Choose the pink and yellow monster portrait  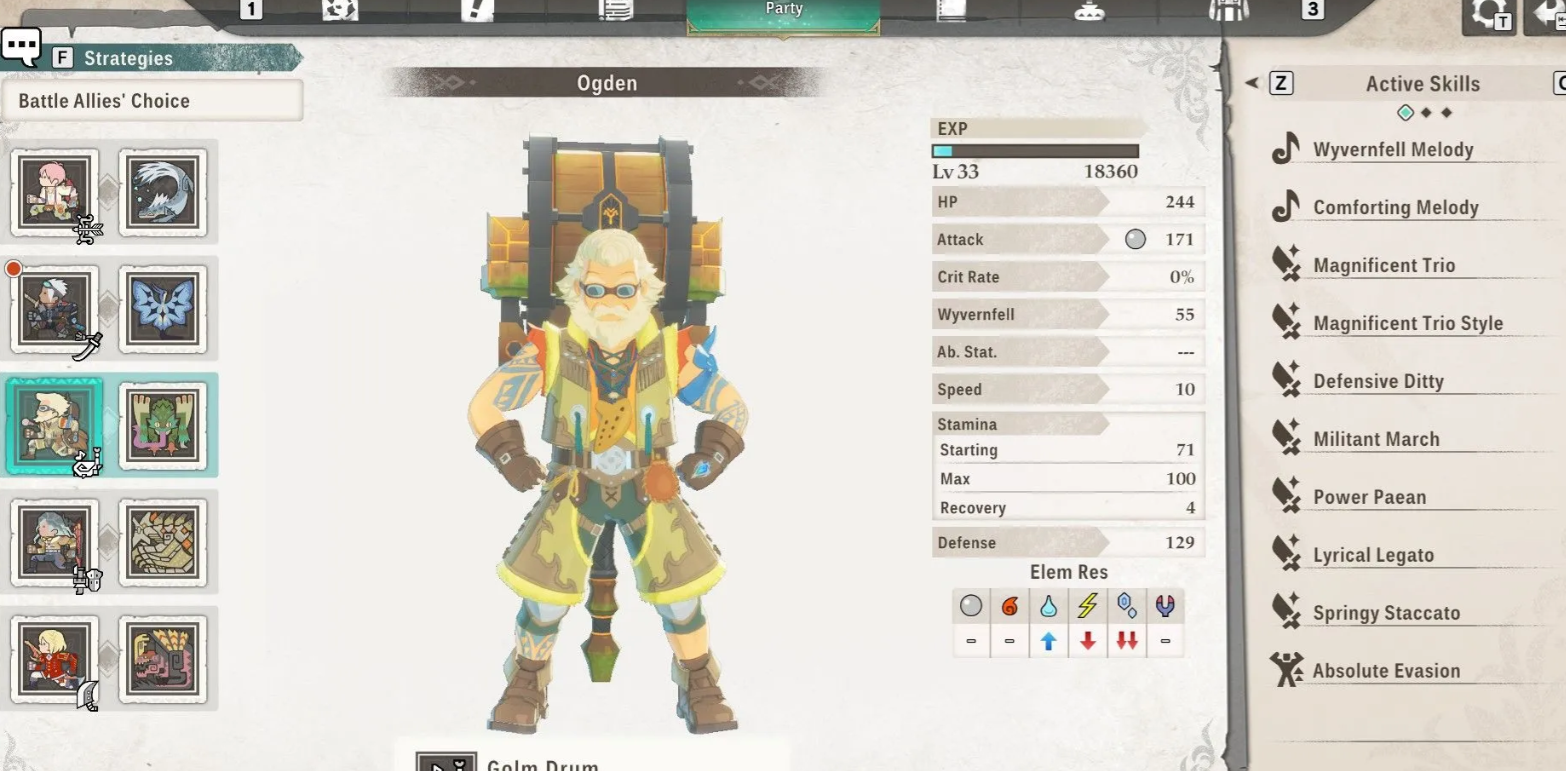[x=163, y=657]
